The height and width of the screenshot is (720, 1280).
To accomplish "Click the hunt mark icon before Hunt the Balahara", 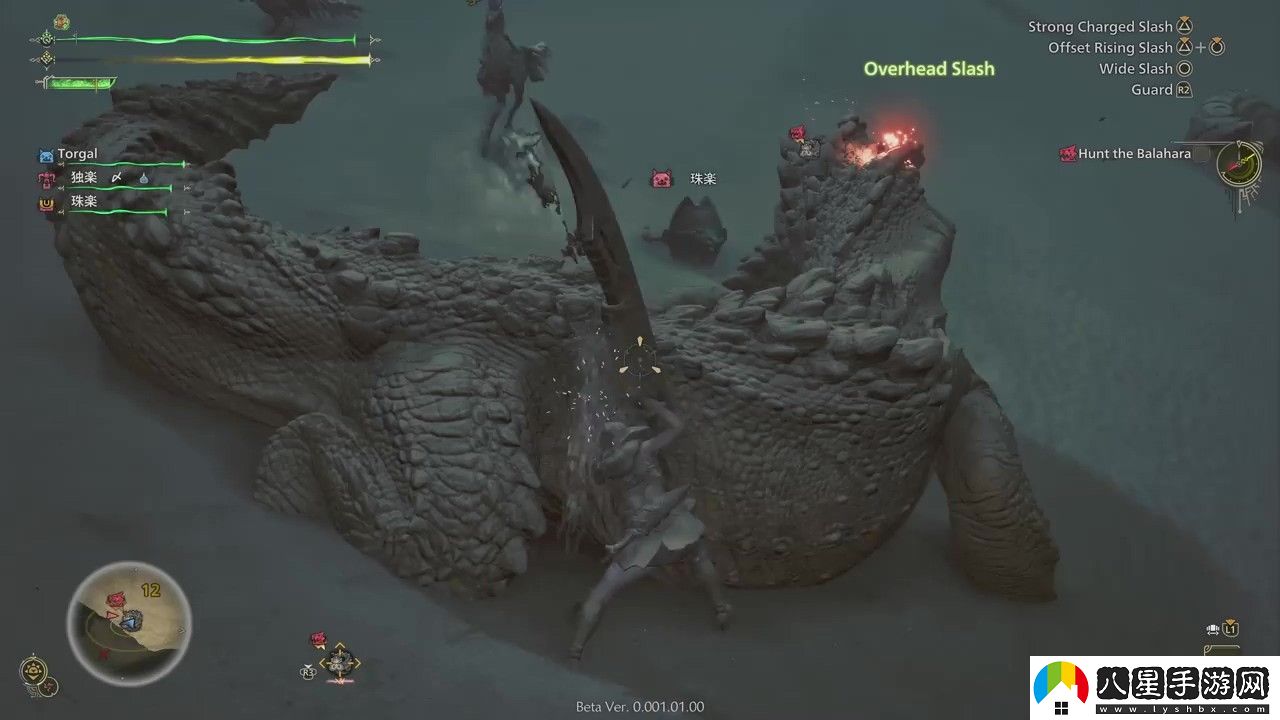I will pos(1068,153).
